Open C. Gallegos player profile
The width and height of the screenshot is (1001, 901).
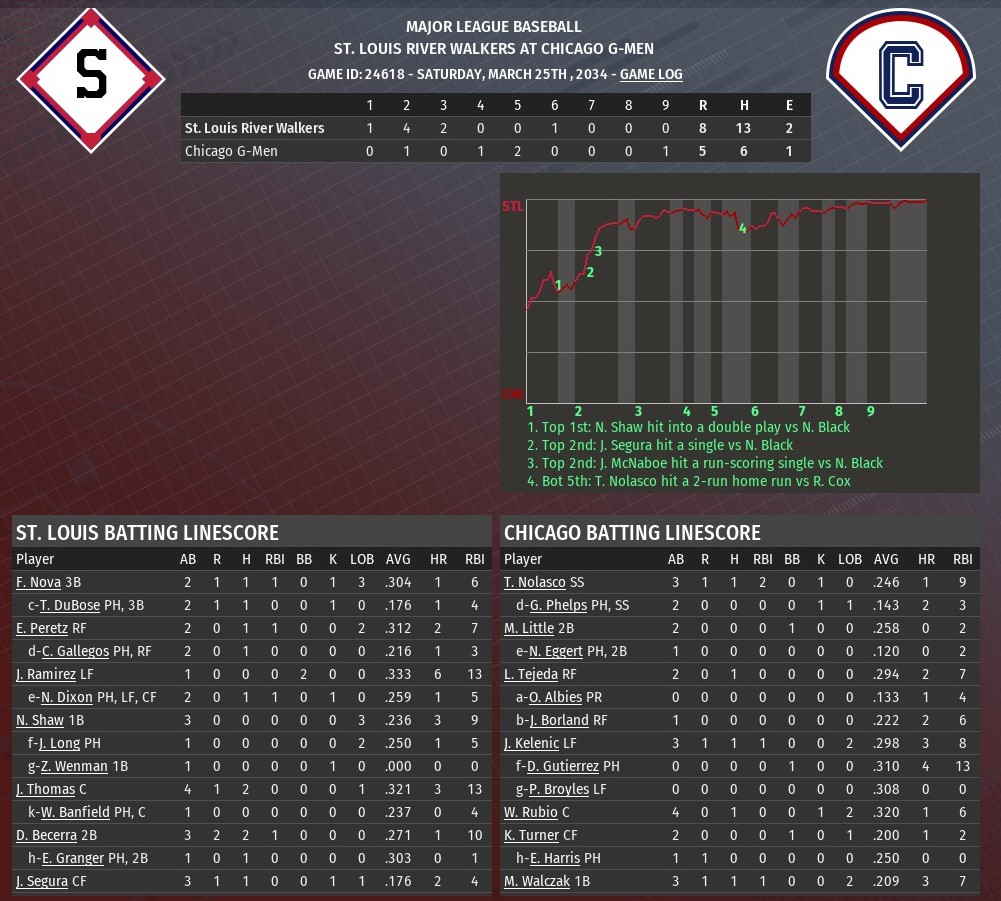click(x=75, y=651)
